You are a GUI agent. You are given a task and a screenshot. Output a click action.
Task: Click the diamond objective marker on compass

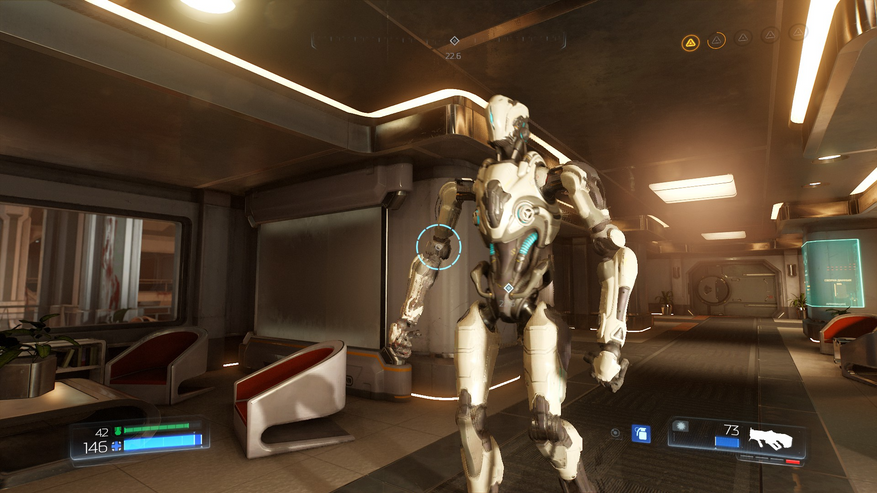pos(454,41)
